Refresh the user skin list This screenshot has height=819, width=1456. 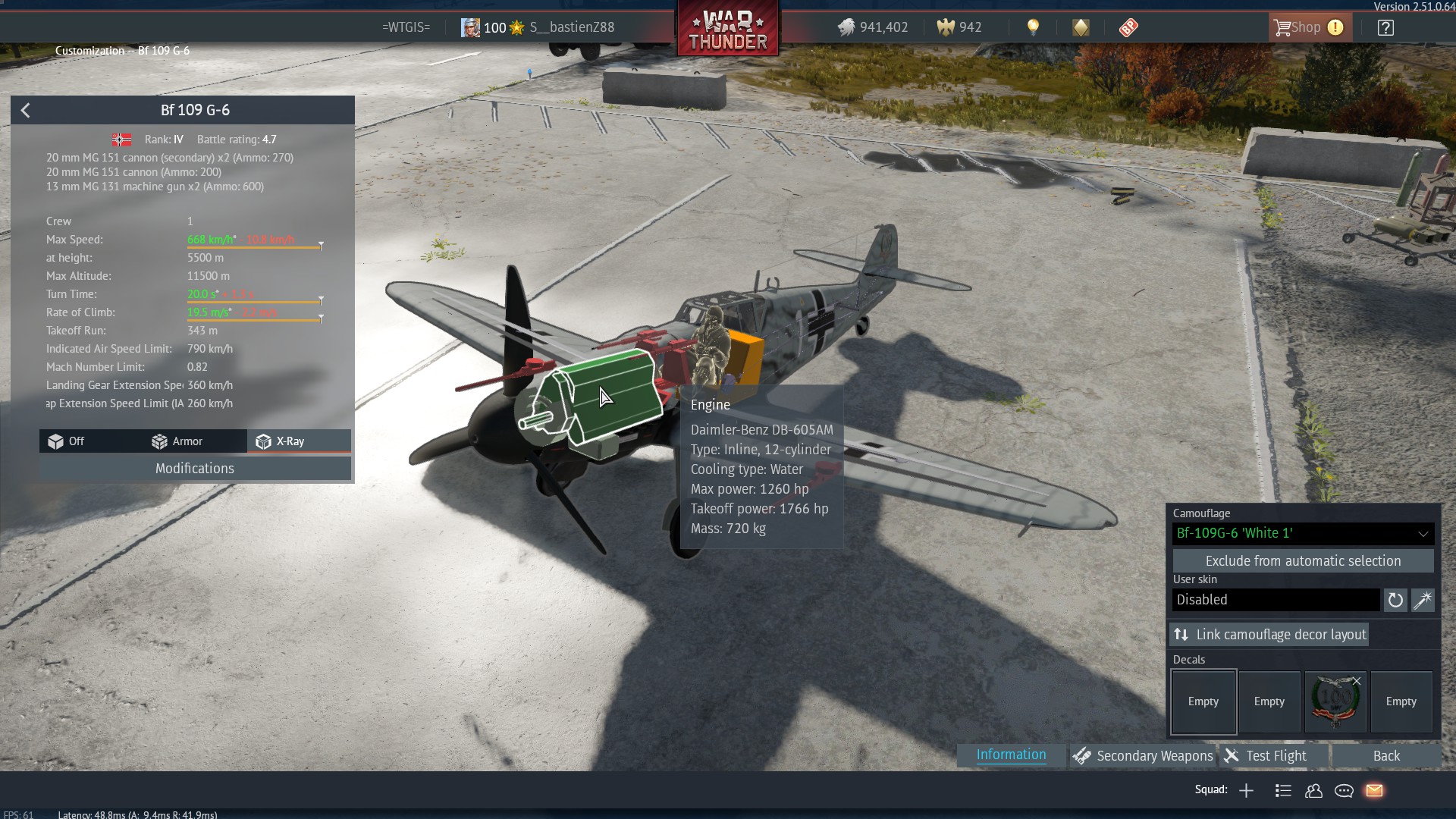click(1395, 601)
